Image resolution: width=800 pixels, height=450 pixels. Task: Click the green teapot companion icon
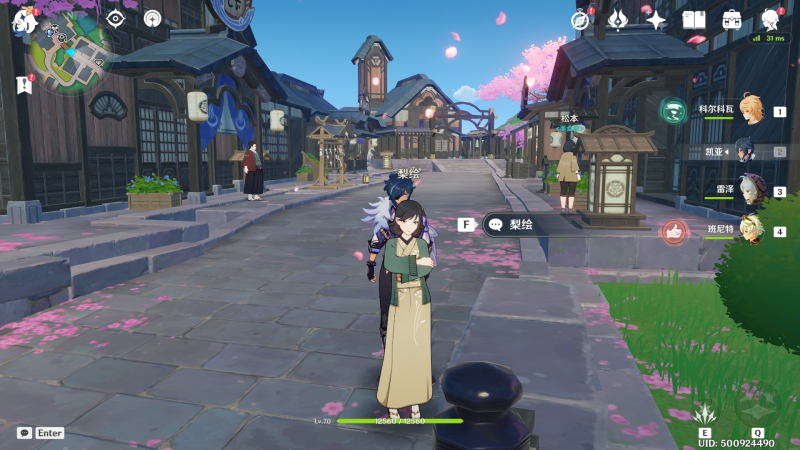pyautogui.click(x=673, y=109)
